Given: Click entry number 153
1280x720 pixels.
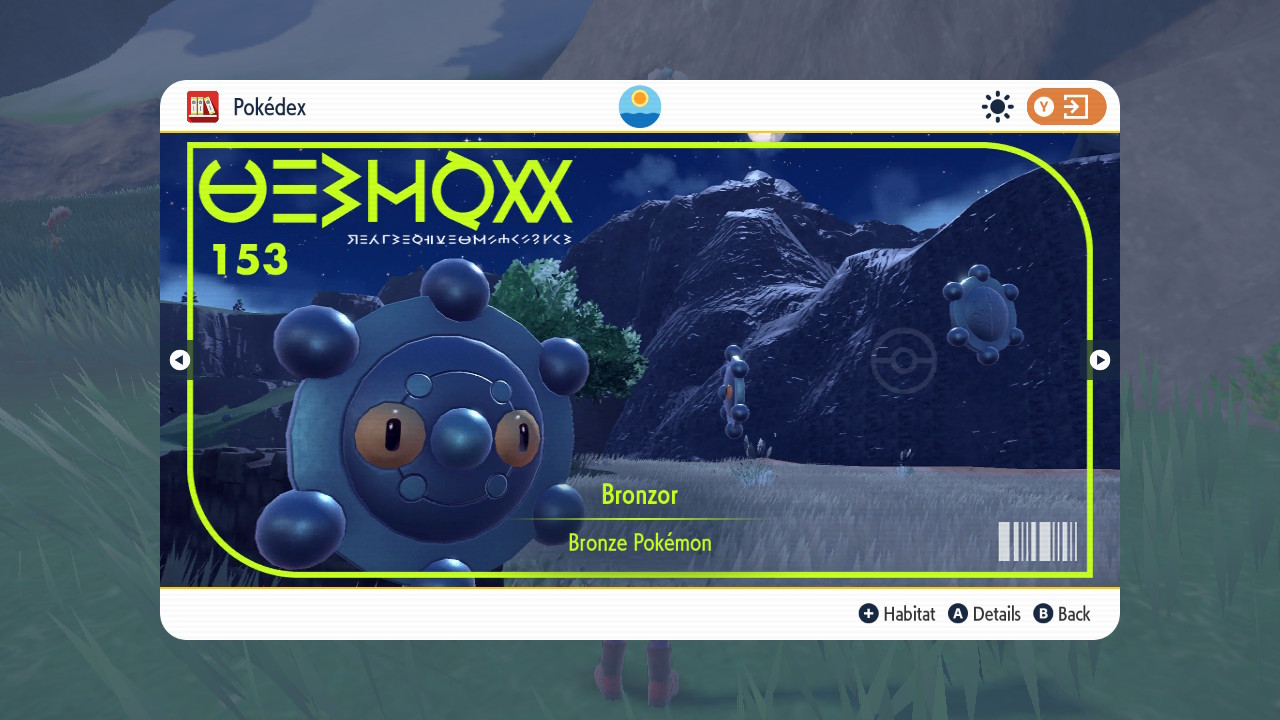Looking at the screenshot, I should click(249, 259).
